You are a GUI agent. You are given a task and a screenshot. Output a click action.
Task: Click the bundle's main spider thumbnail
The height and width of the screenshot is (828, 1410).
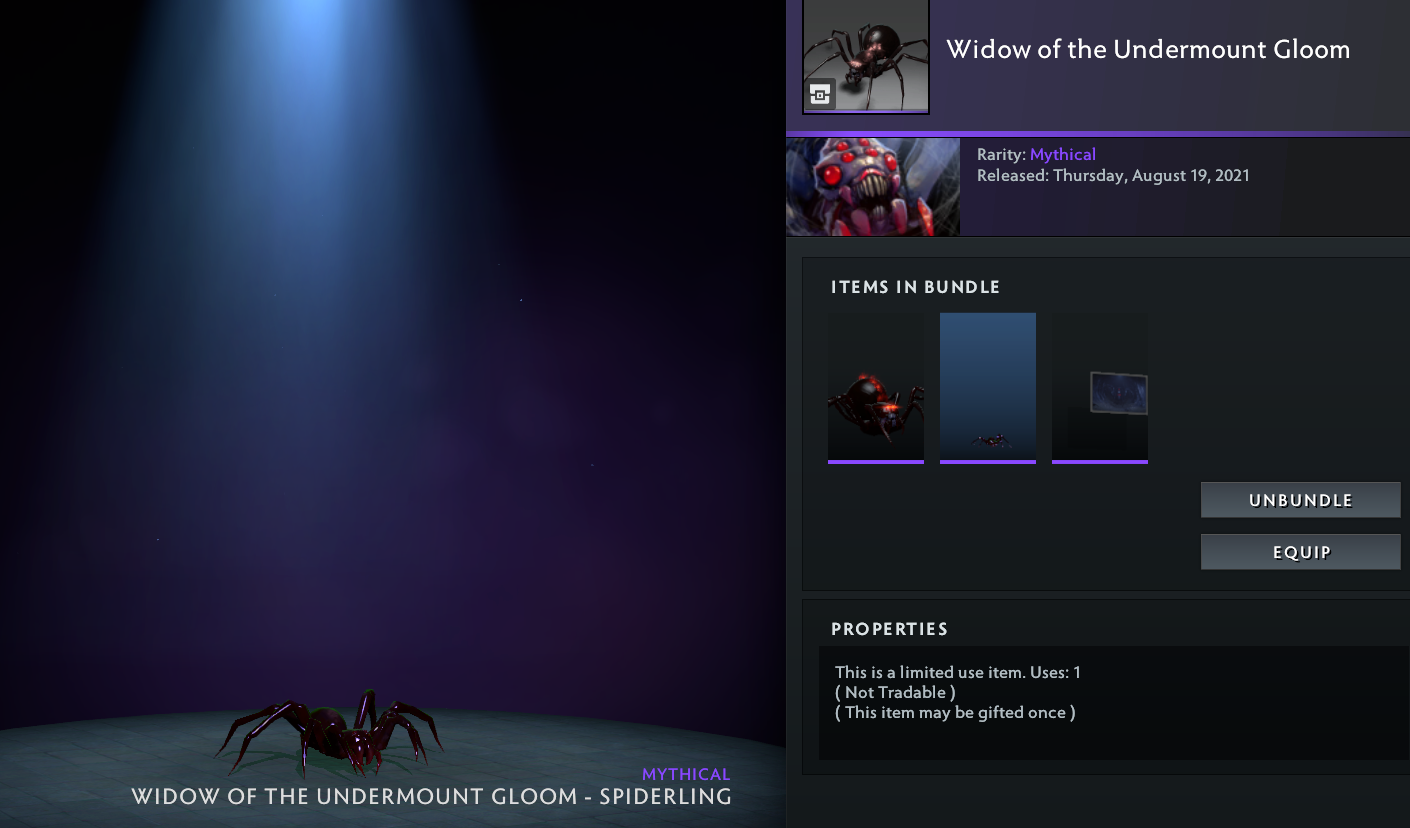pyautogui.click(x=866, y=55)
